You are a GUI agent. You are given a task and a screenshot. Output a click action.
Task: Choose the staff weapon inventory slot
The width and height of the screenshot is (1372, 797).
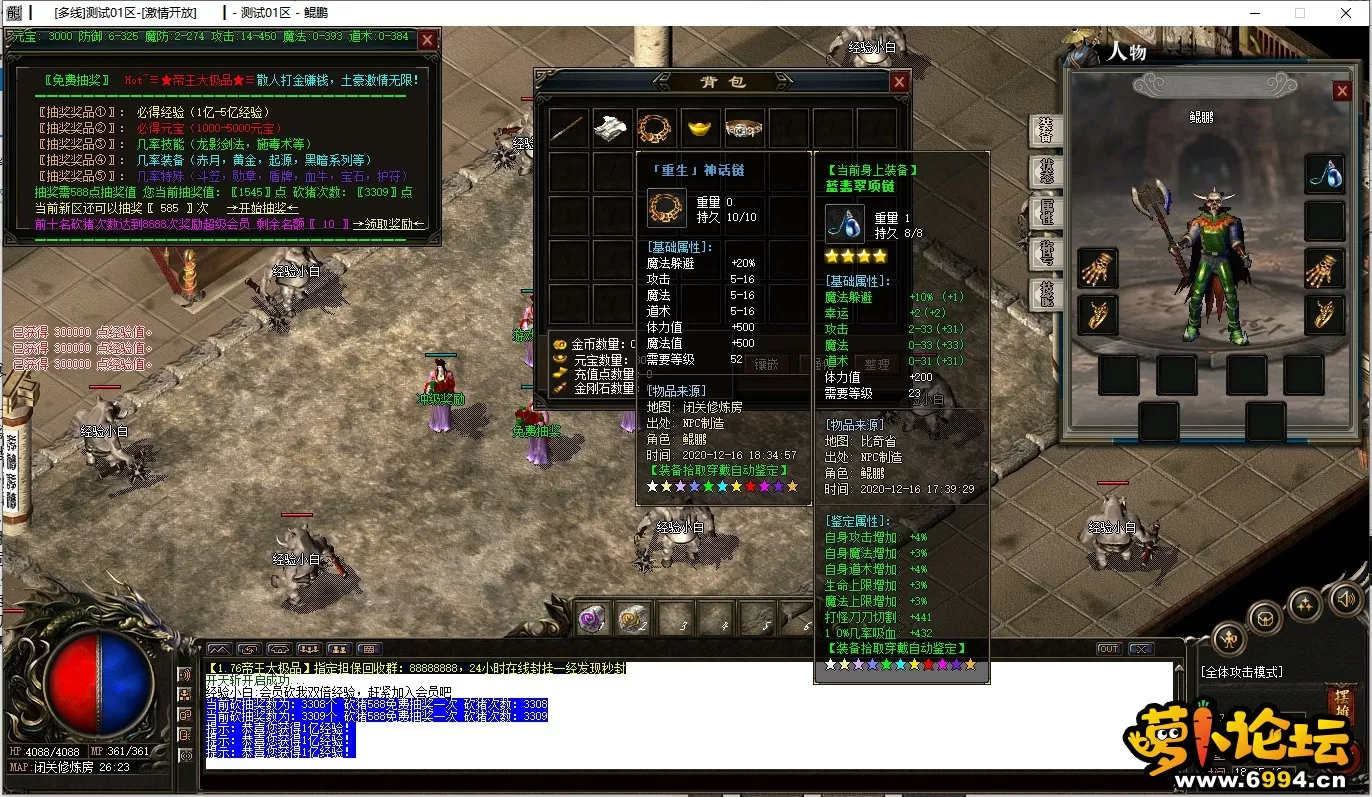[x=568, y=128]
